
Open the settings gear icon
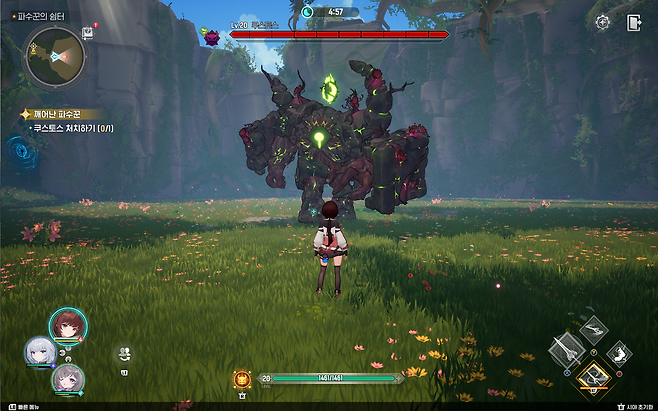click(x=602, y=22)
